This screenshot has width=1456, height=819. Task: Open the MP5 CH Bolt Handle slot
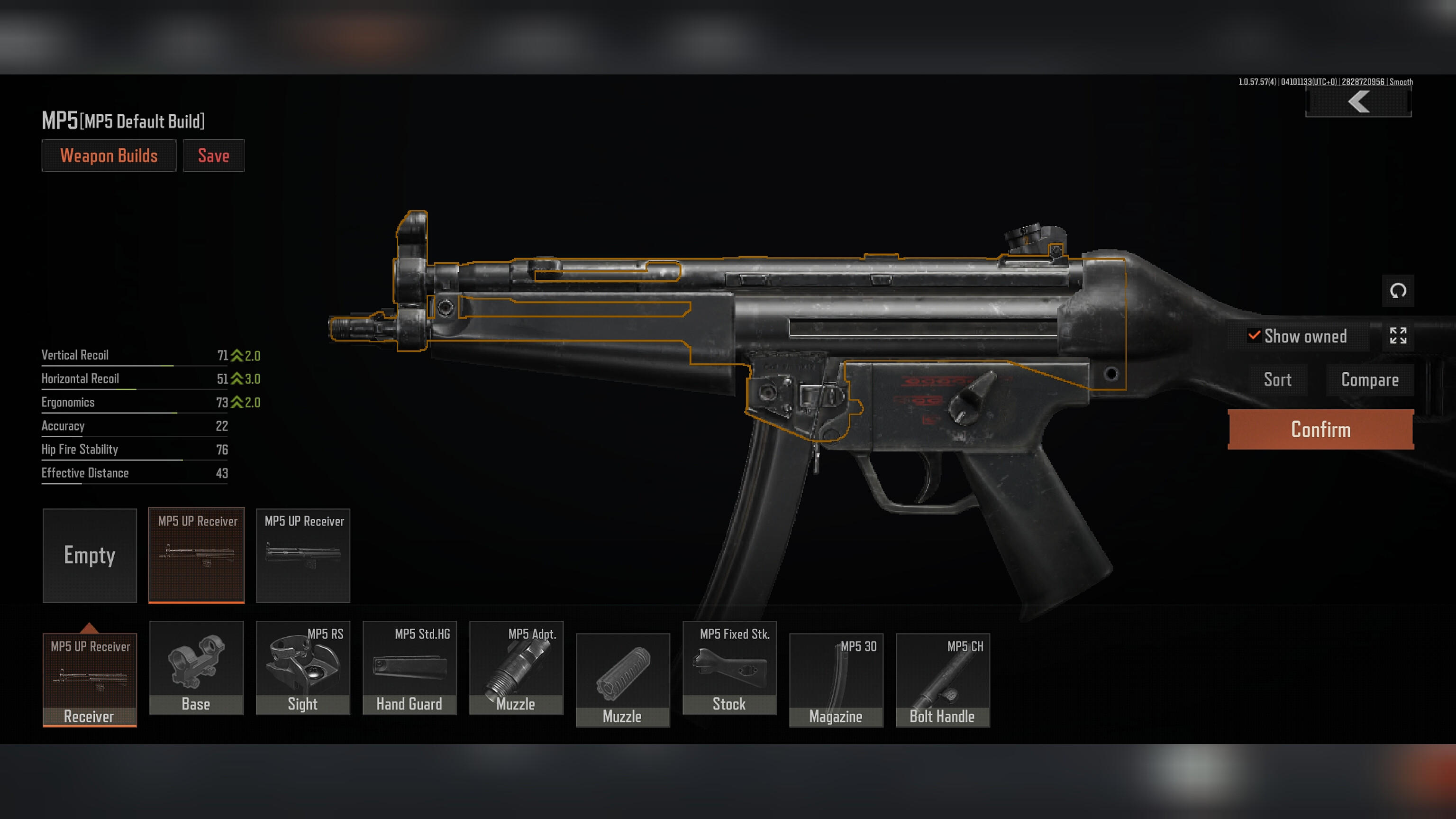[942, 679]
